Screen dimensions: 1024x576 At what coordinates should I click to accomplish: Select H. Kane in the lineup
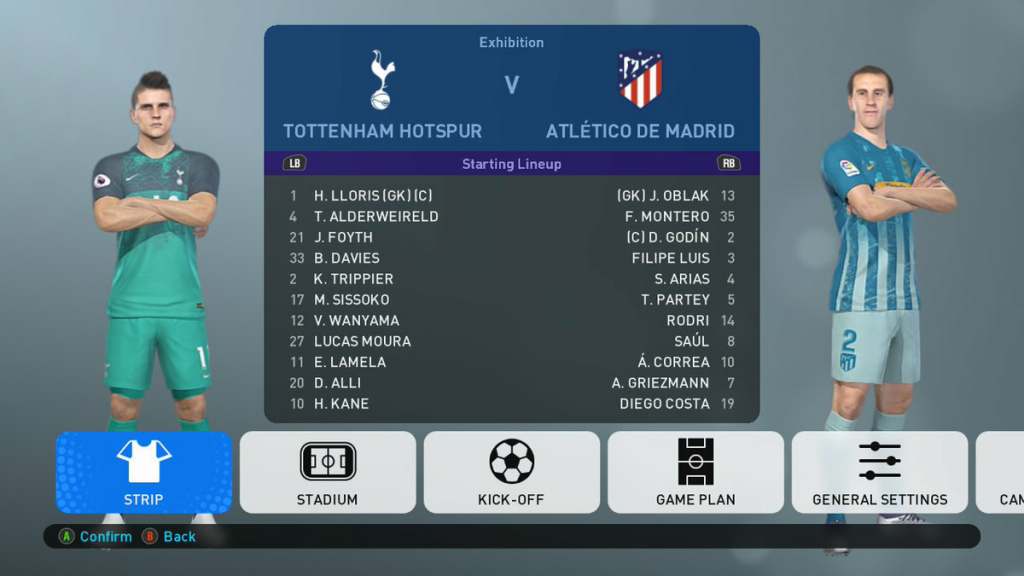(x=341, y=404)
